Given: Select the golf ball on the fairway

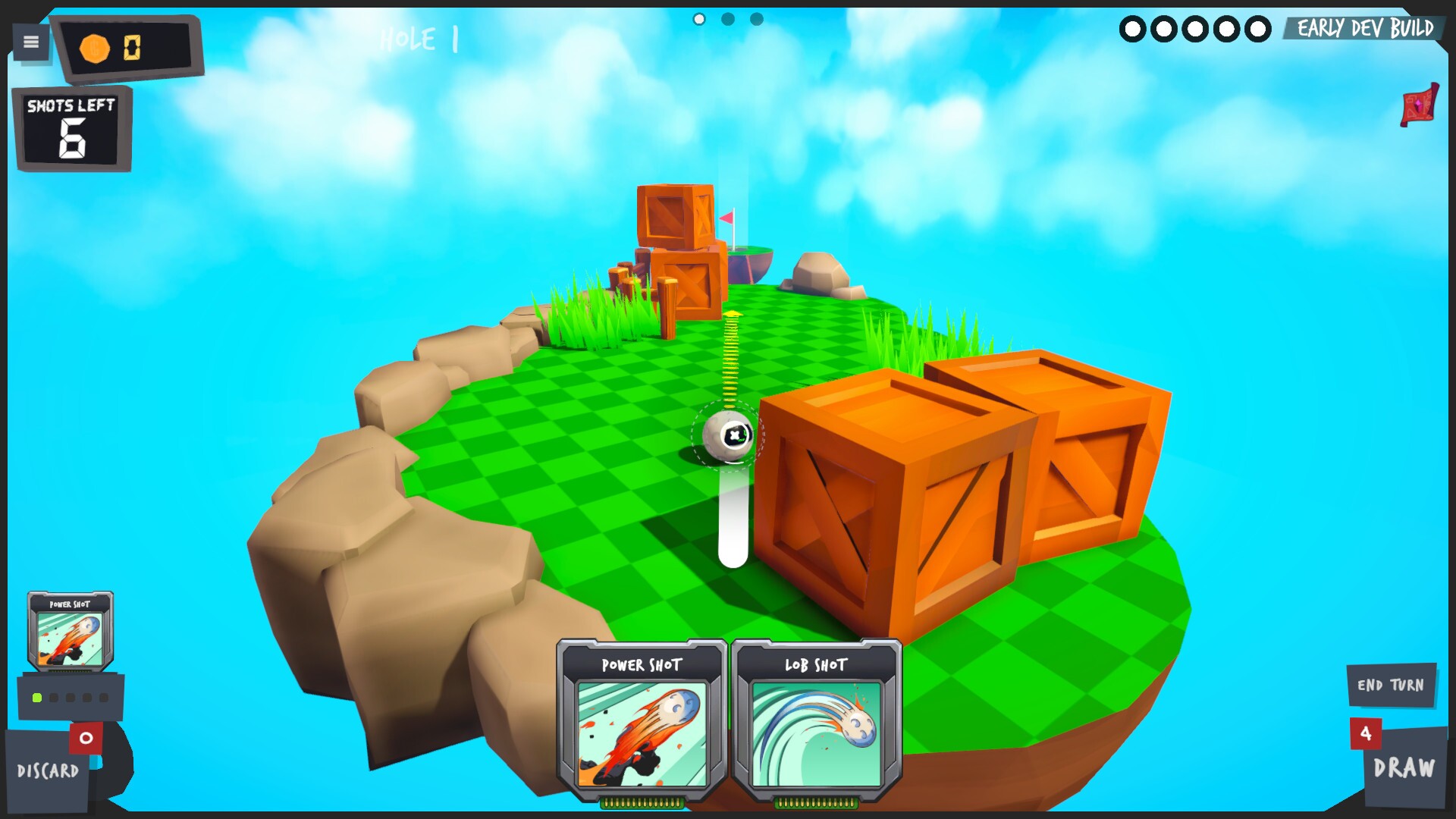Looking at the screenshot, I should coord(728,435).
